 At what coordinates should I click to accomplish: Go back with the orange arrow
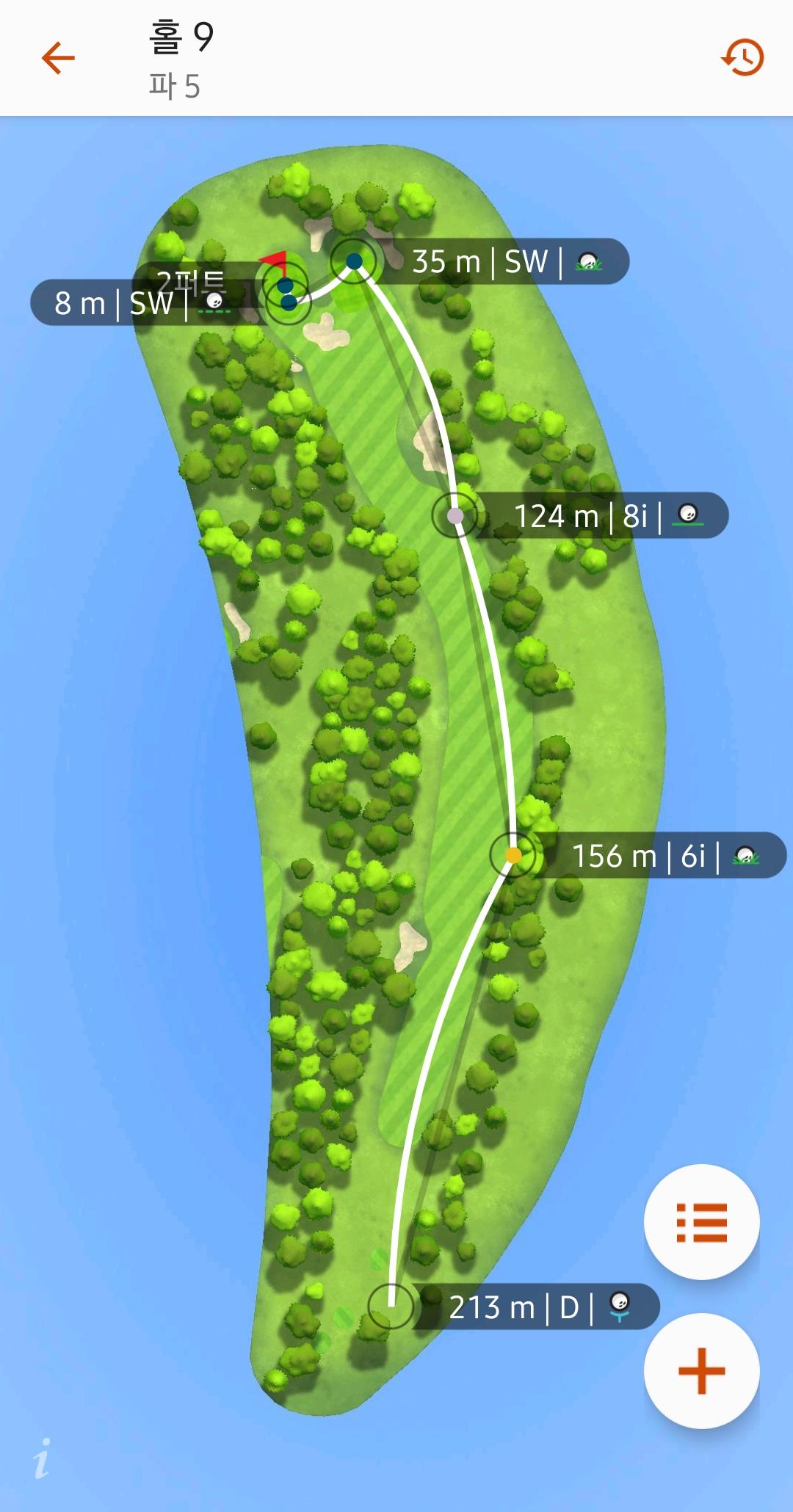[x=59, y=58]
